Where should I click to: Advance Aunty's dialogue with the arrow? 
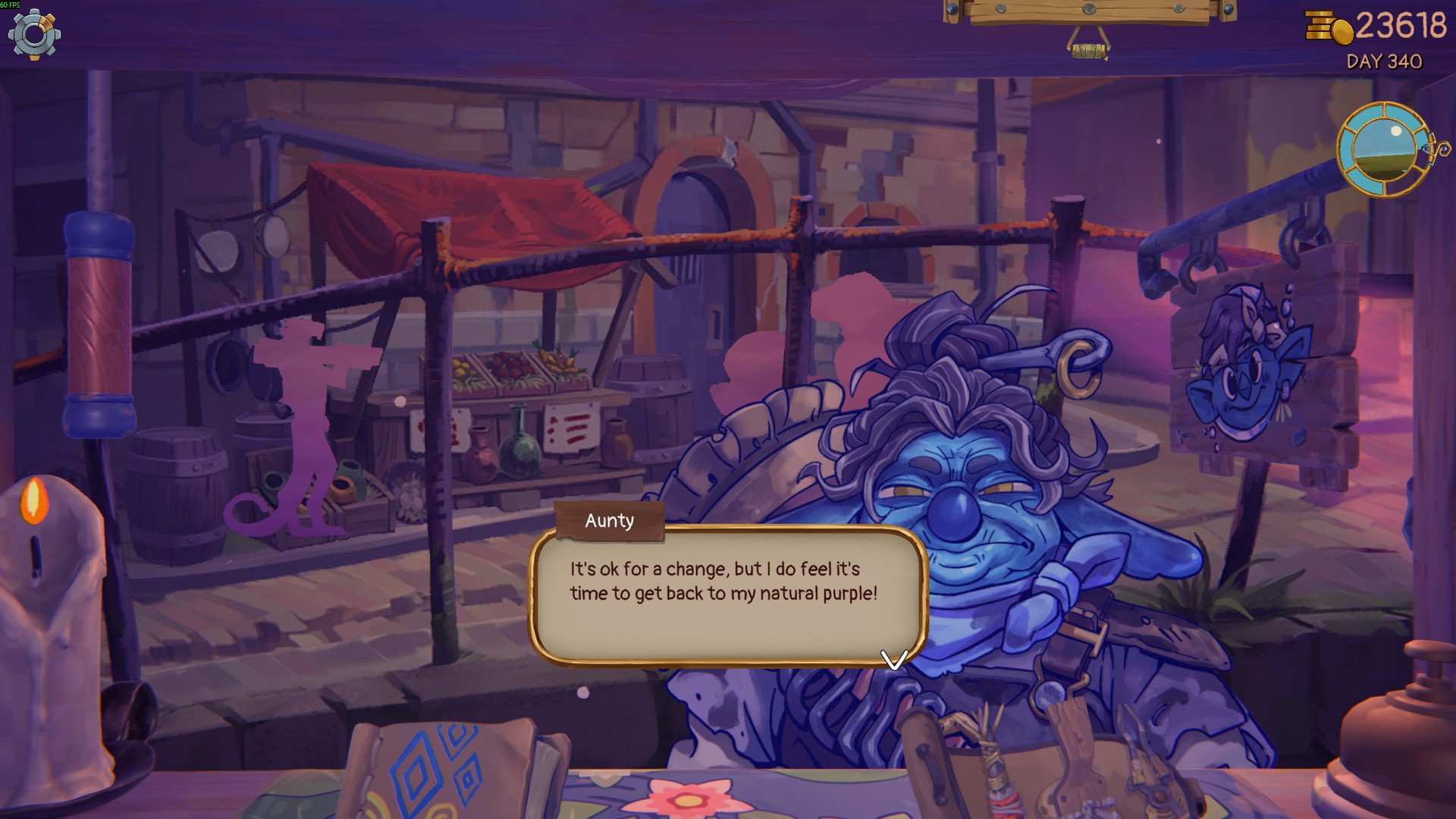(x=894, y=659)
